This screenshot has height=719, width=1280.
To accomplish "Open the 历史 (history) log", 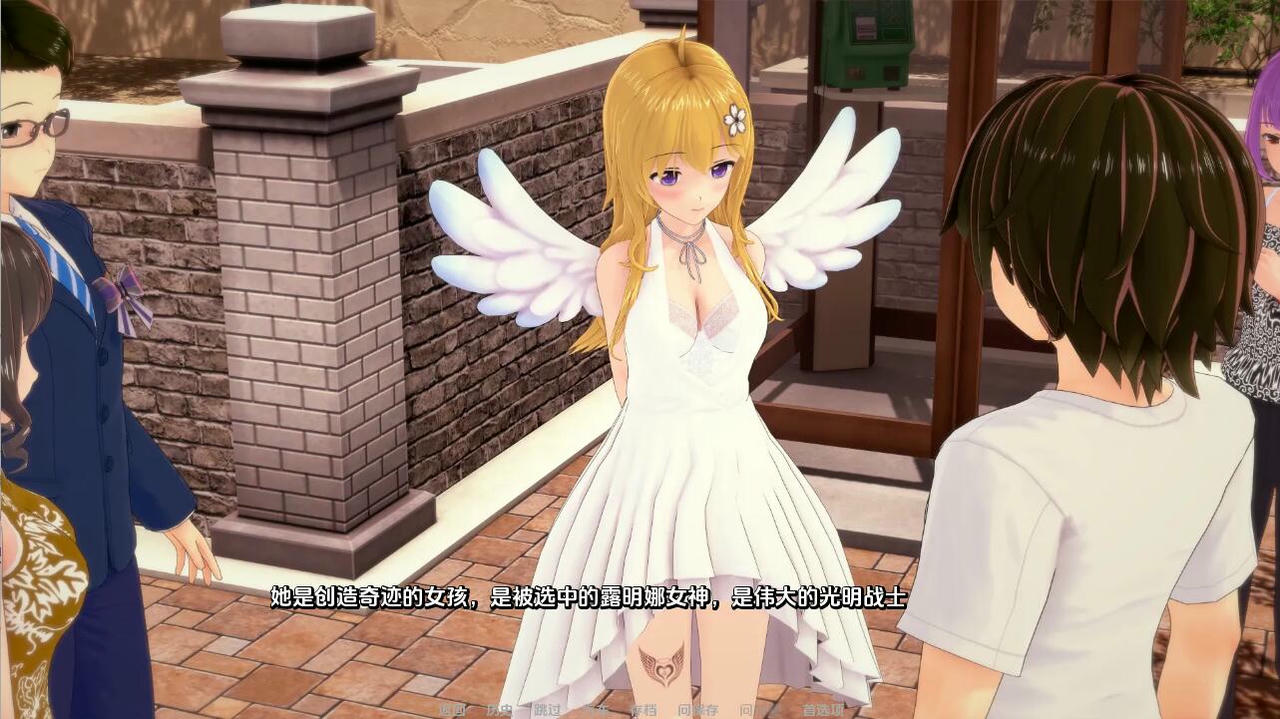I will [x=499, y=710].
